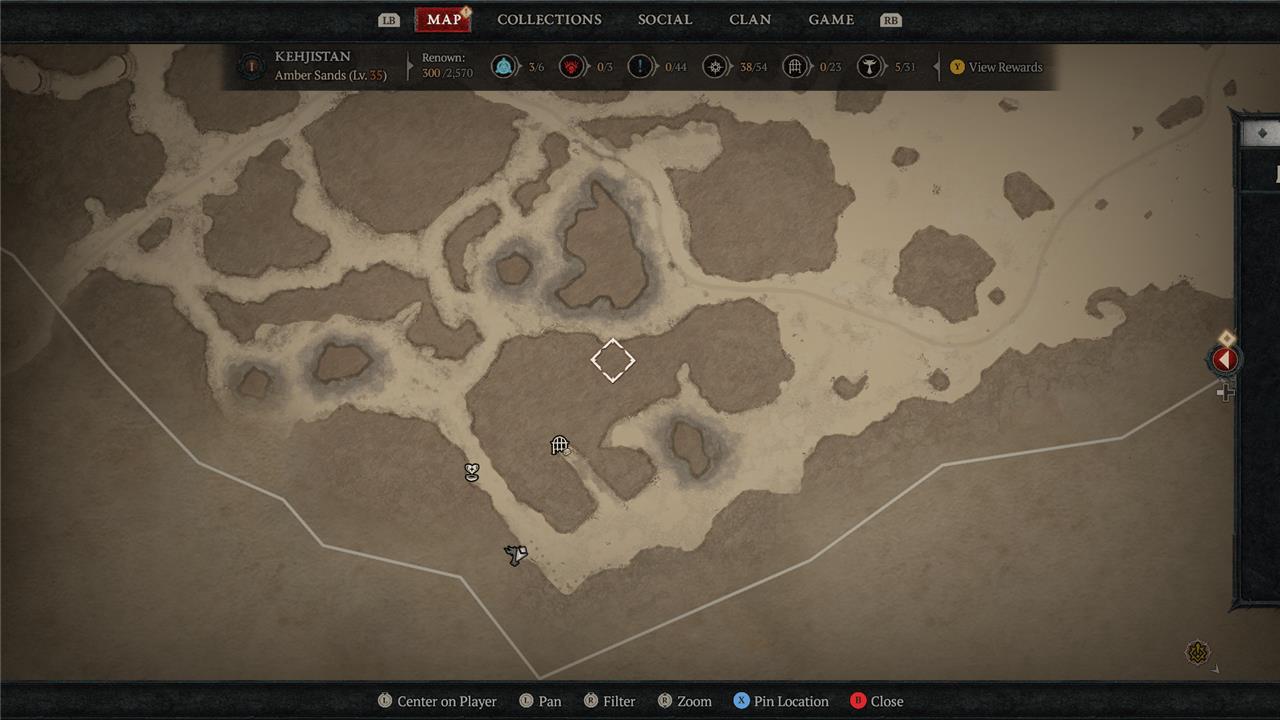Click the Map tab
Viewport: 1280px width, 720px height.
[443, 20]
